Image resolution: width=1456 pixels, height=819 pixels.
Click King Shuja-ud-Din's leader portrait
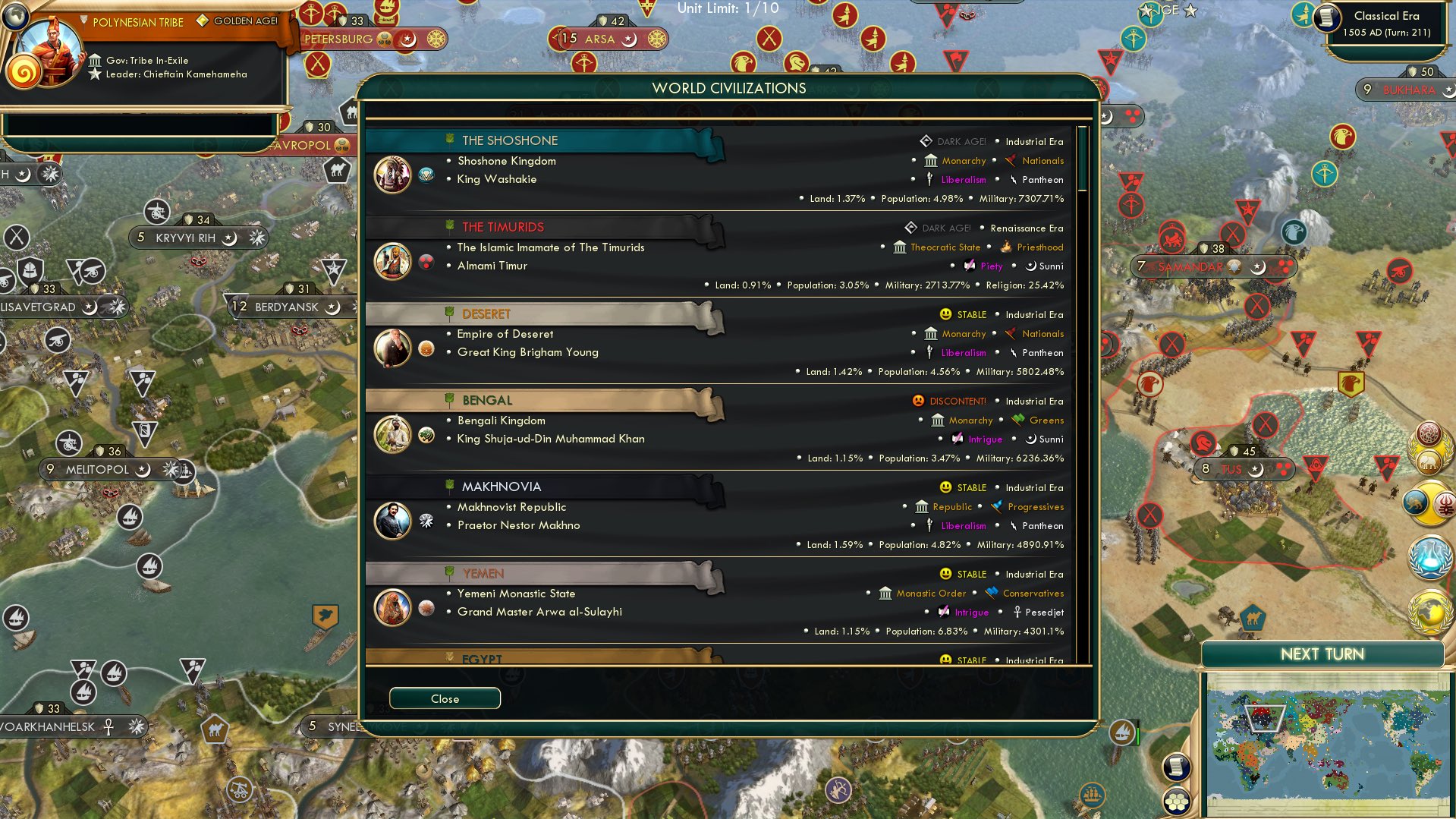[392, 435]
